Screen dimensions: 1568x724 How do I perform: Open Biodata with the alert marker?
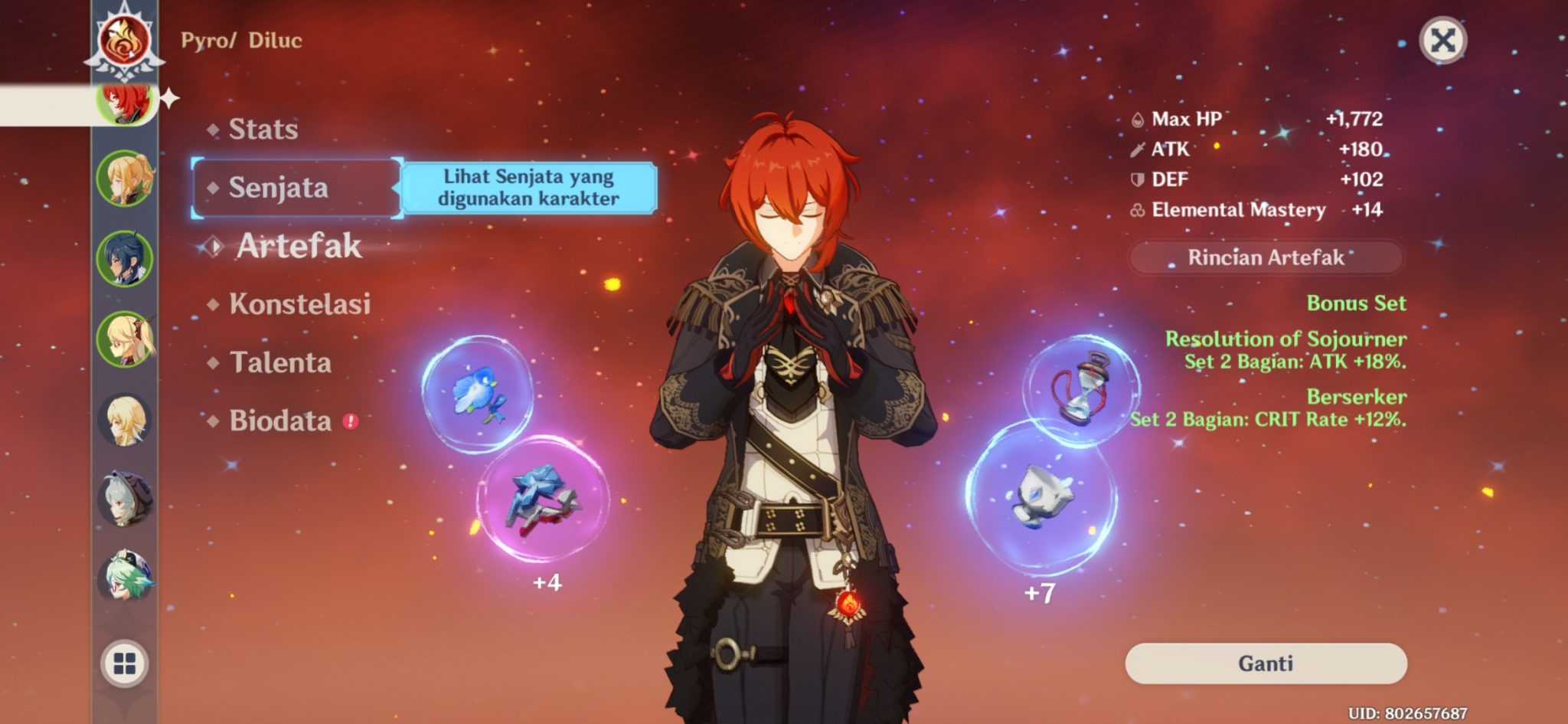click(283, 420)
